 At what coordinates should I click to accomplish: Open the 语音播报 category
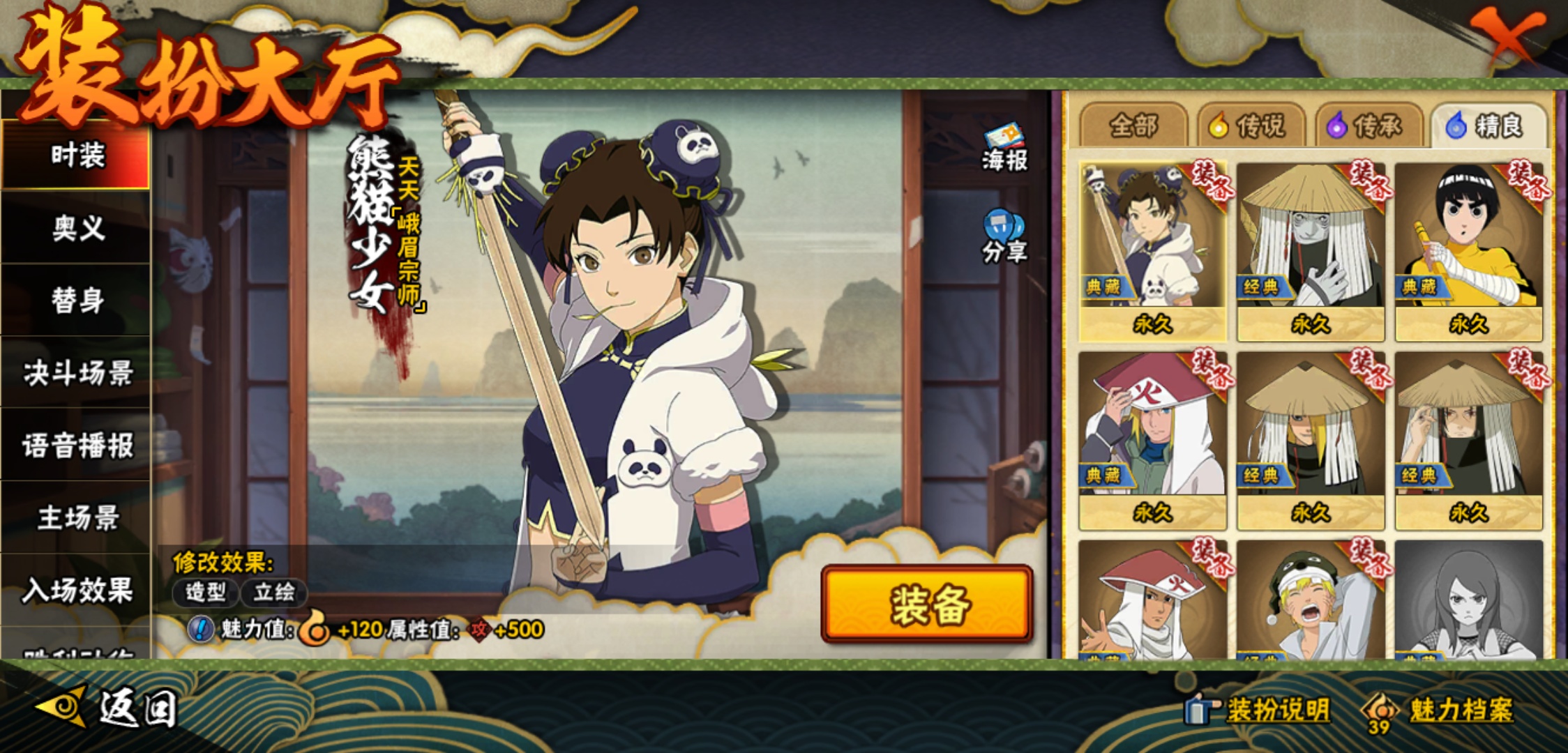pos(77,446)
